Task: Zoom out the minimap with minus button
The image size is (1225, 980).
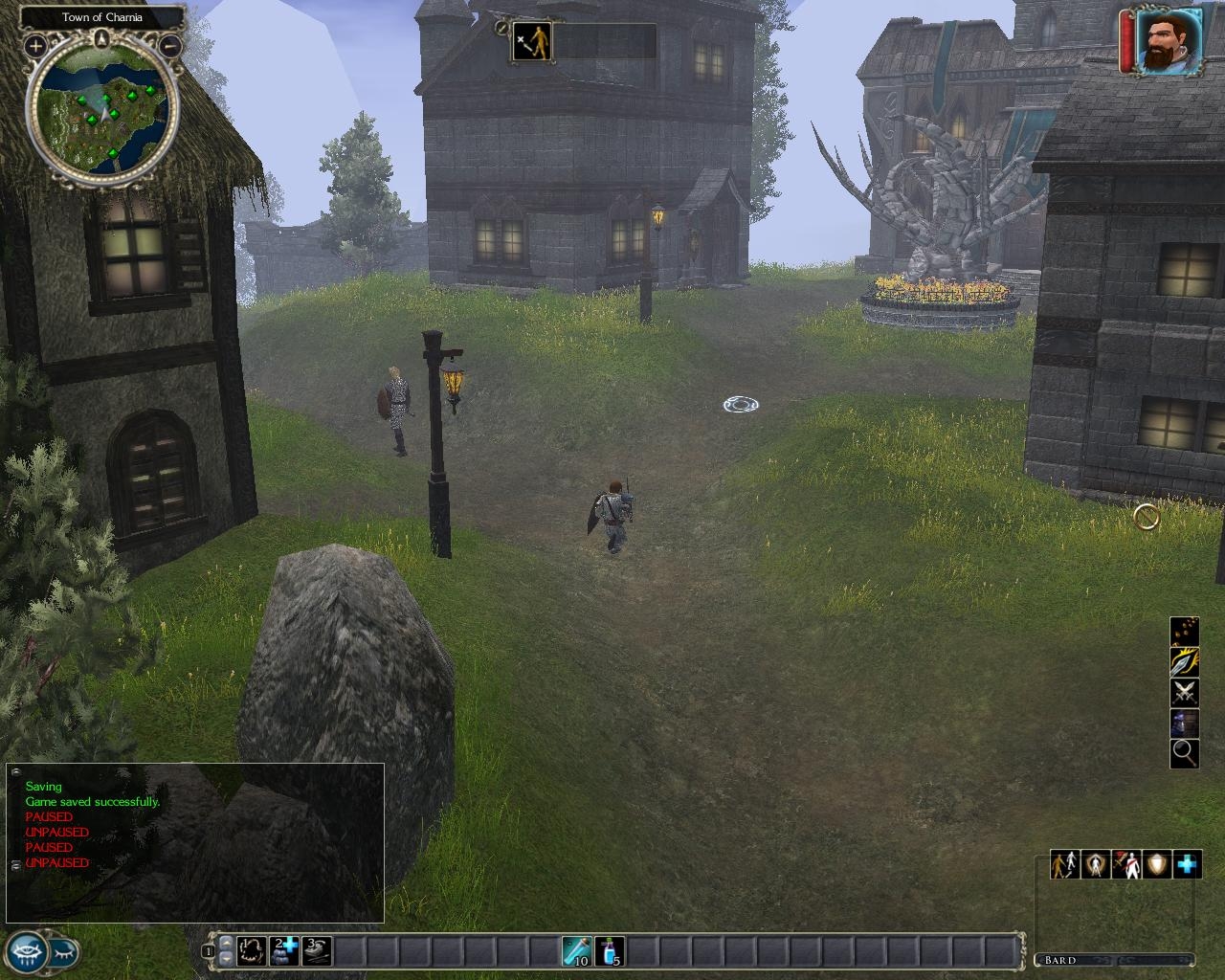Action: 170,45
